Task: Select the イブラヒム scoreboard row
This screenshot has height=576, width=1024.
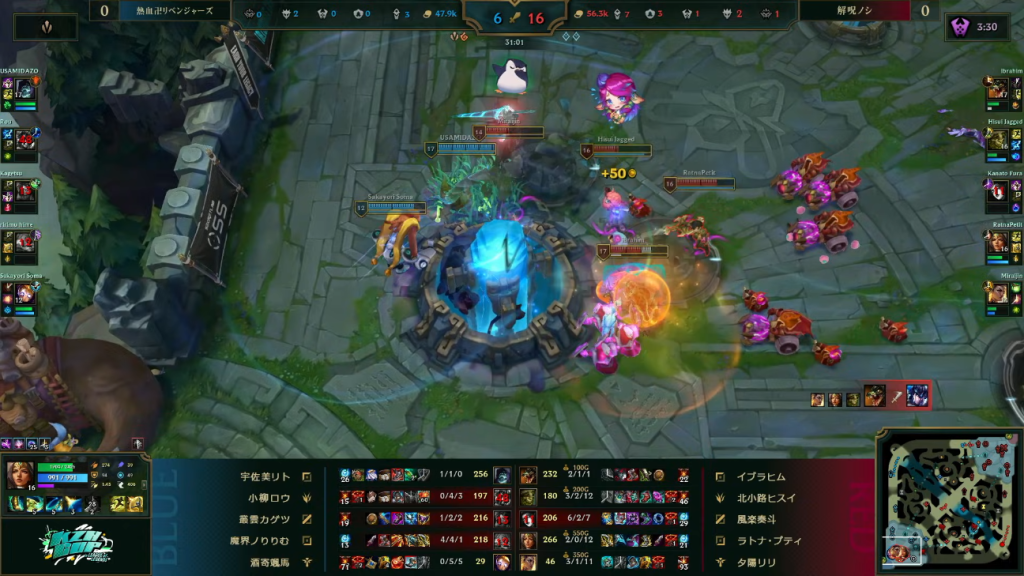Action: click(762, 477)
